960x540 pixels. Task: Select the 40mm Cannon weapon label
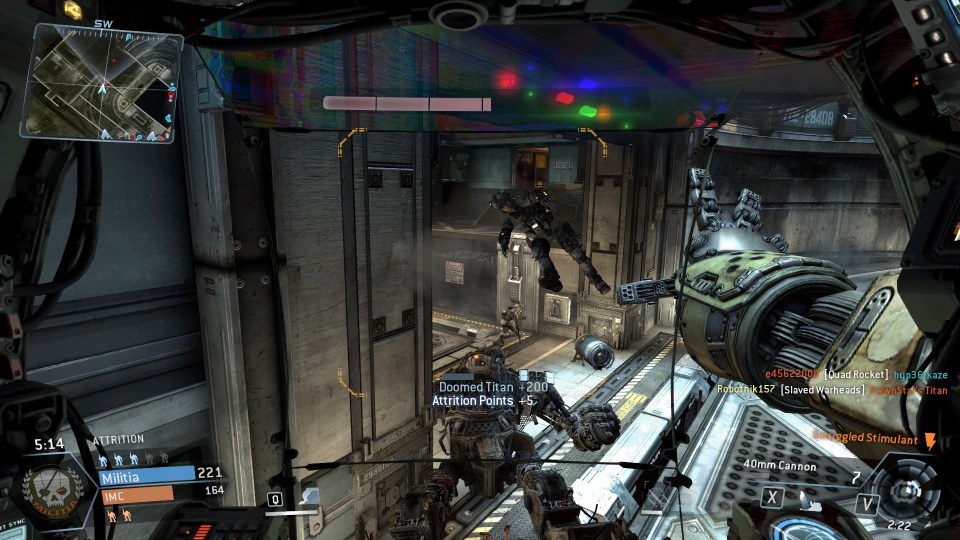[x=780, y=466]
